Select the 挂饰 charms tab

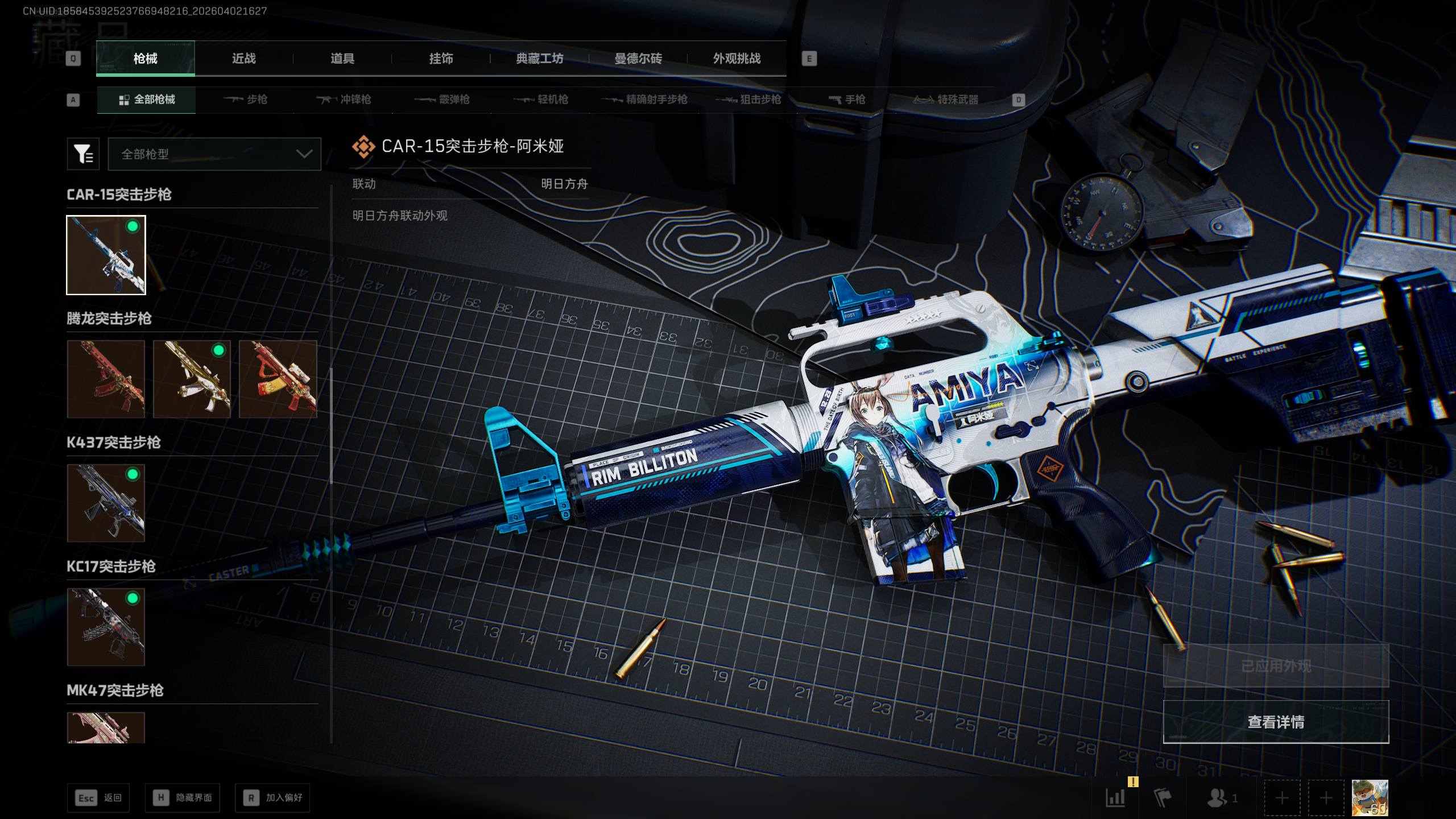click(441, 59)
